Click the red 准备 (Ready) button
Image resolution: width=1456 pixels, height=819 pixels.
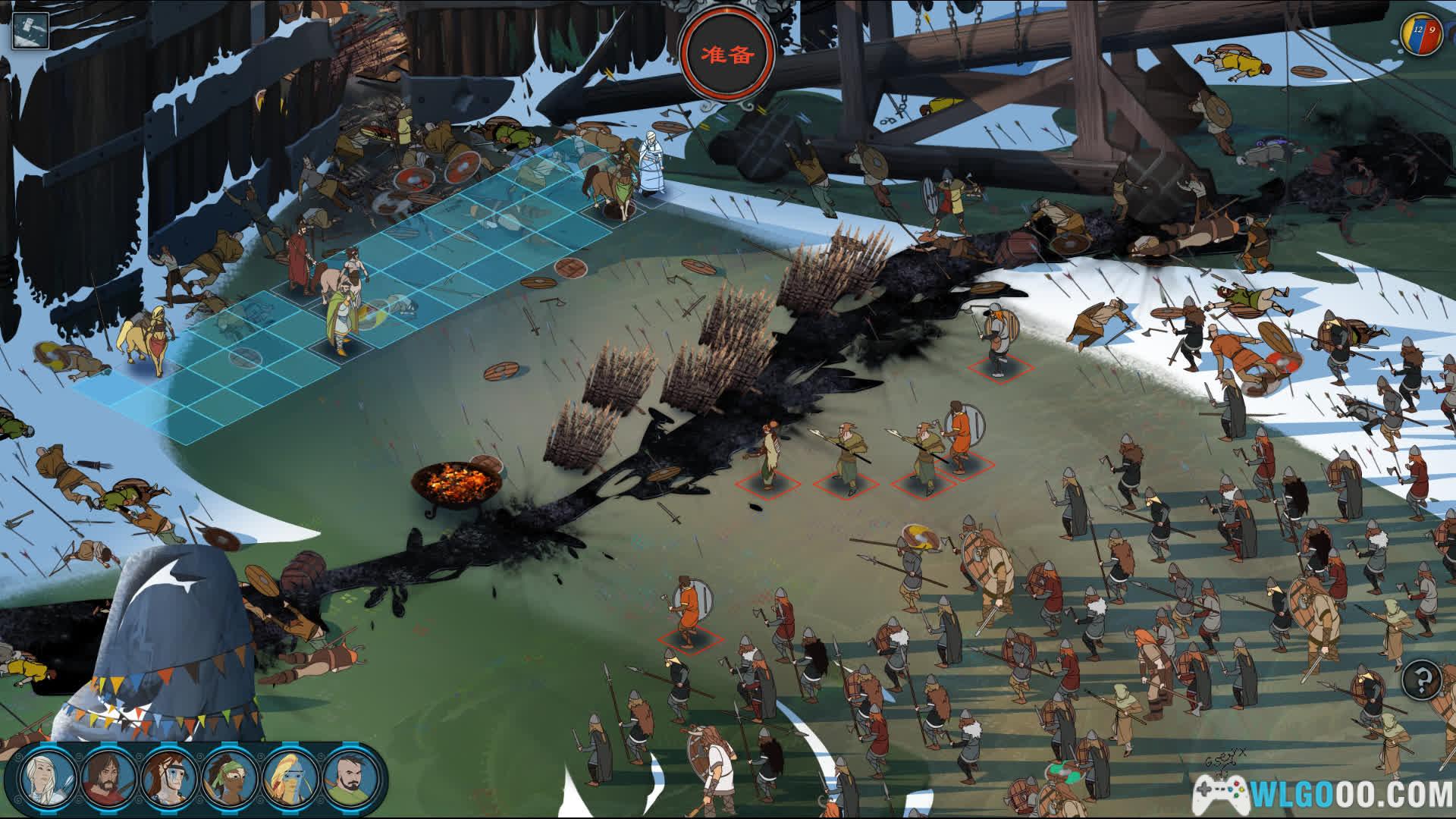[x=727, y=55]
